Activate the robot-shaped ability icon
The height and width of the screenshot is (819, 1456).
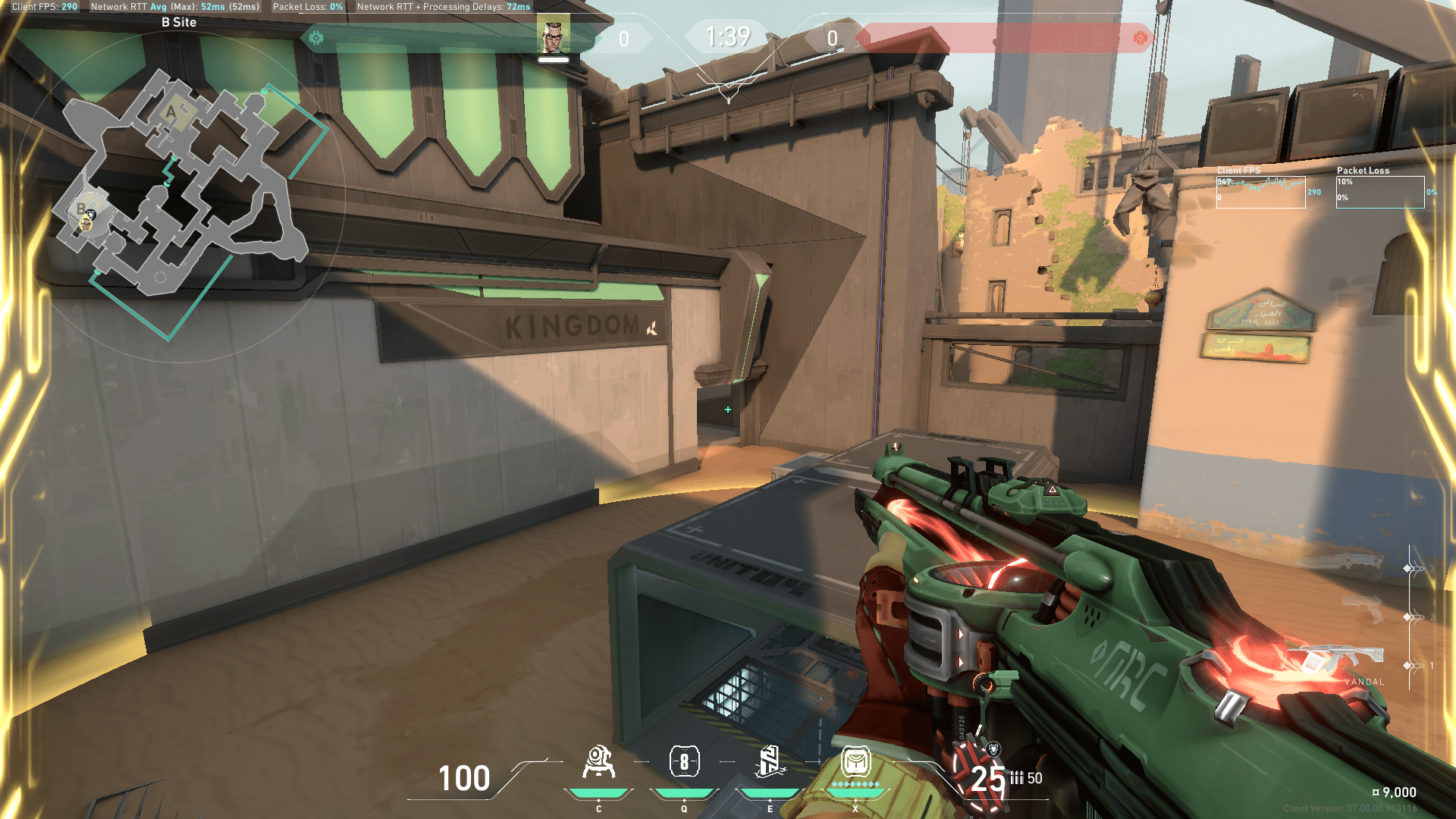pos(598,762)
